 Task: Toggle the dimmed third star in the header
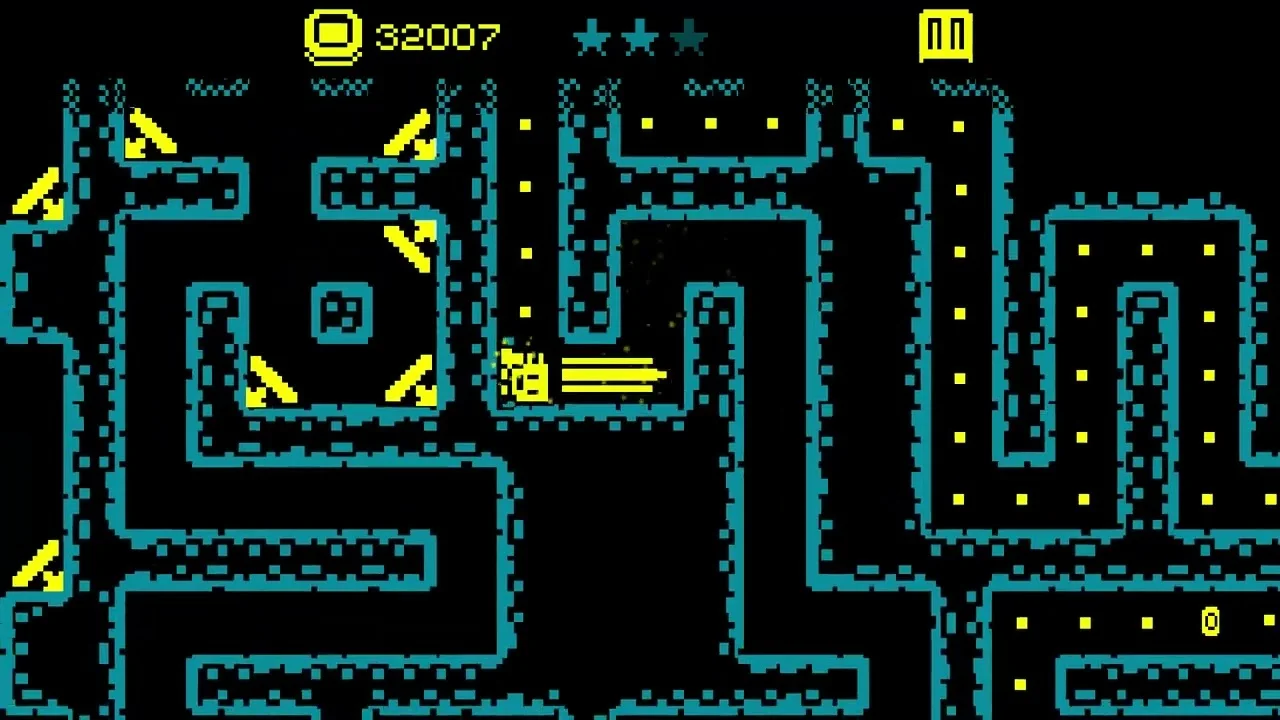pyautogui.click(x=690, y=38)
